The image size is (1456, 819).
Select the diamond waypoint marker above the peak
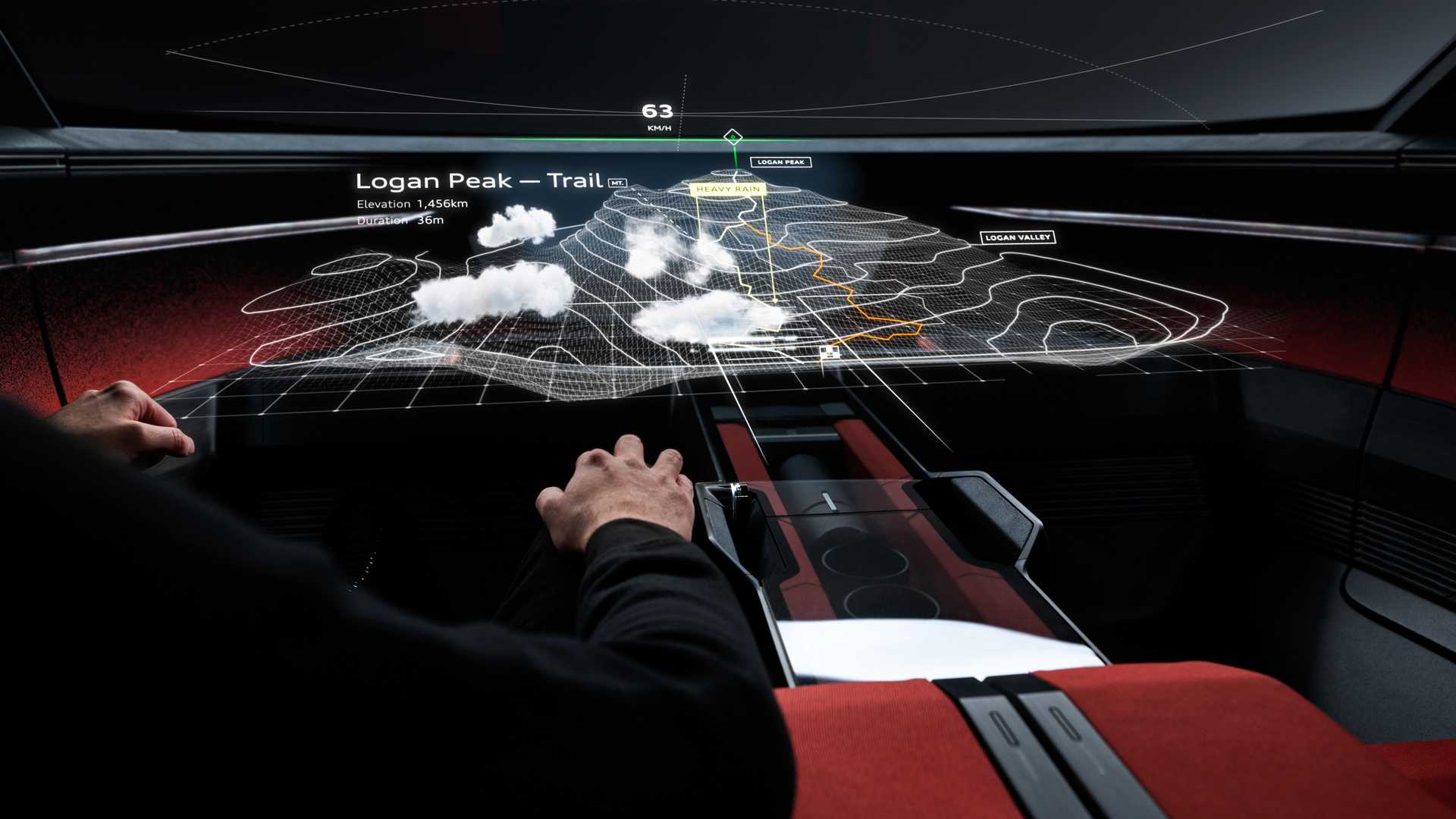pyautogui.click(x=733, y=137)
